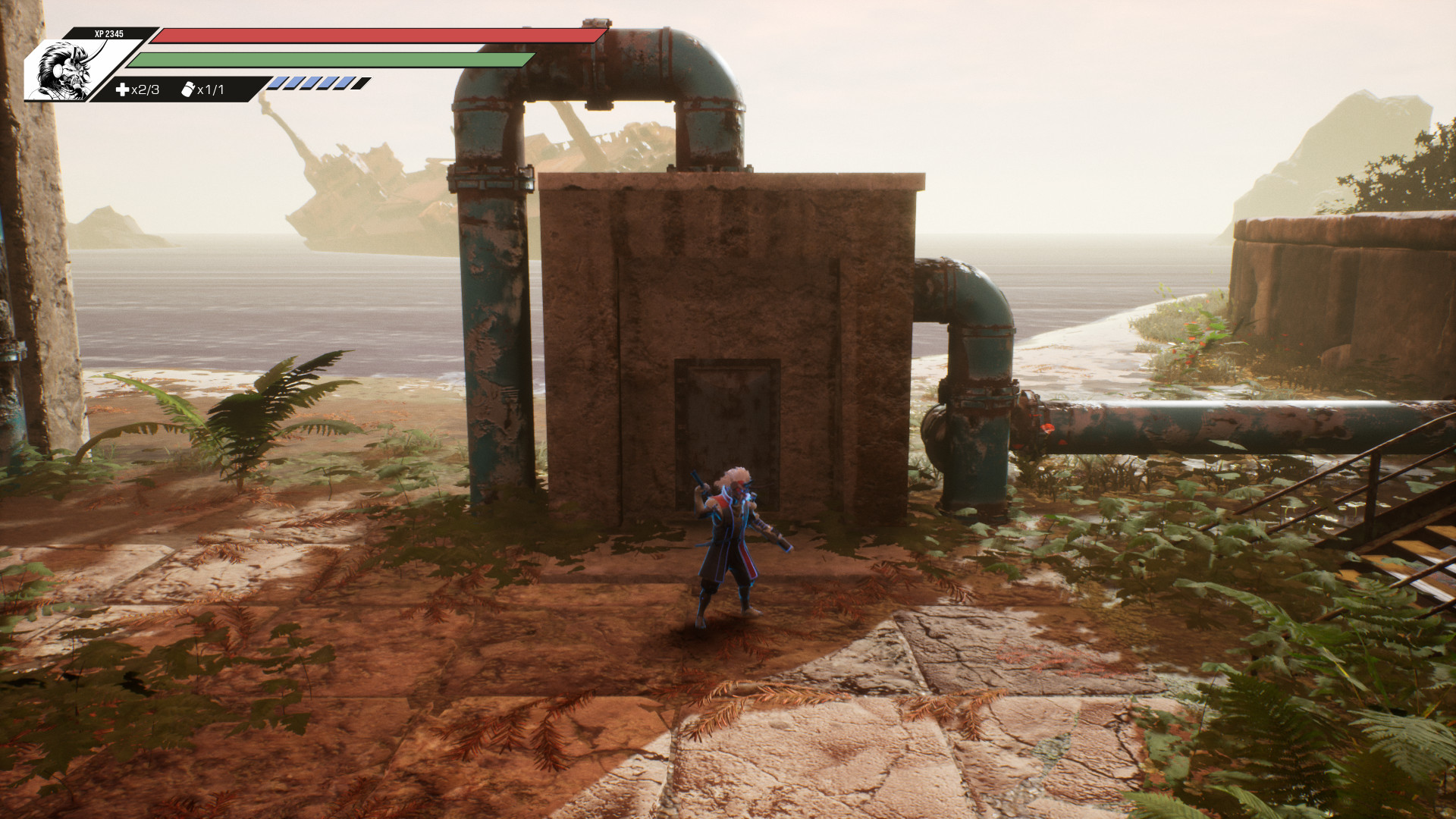
Task: Select the healing cross item icon
Action: (x=122, y=89)
